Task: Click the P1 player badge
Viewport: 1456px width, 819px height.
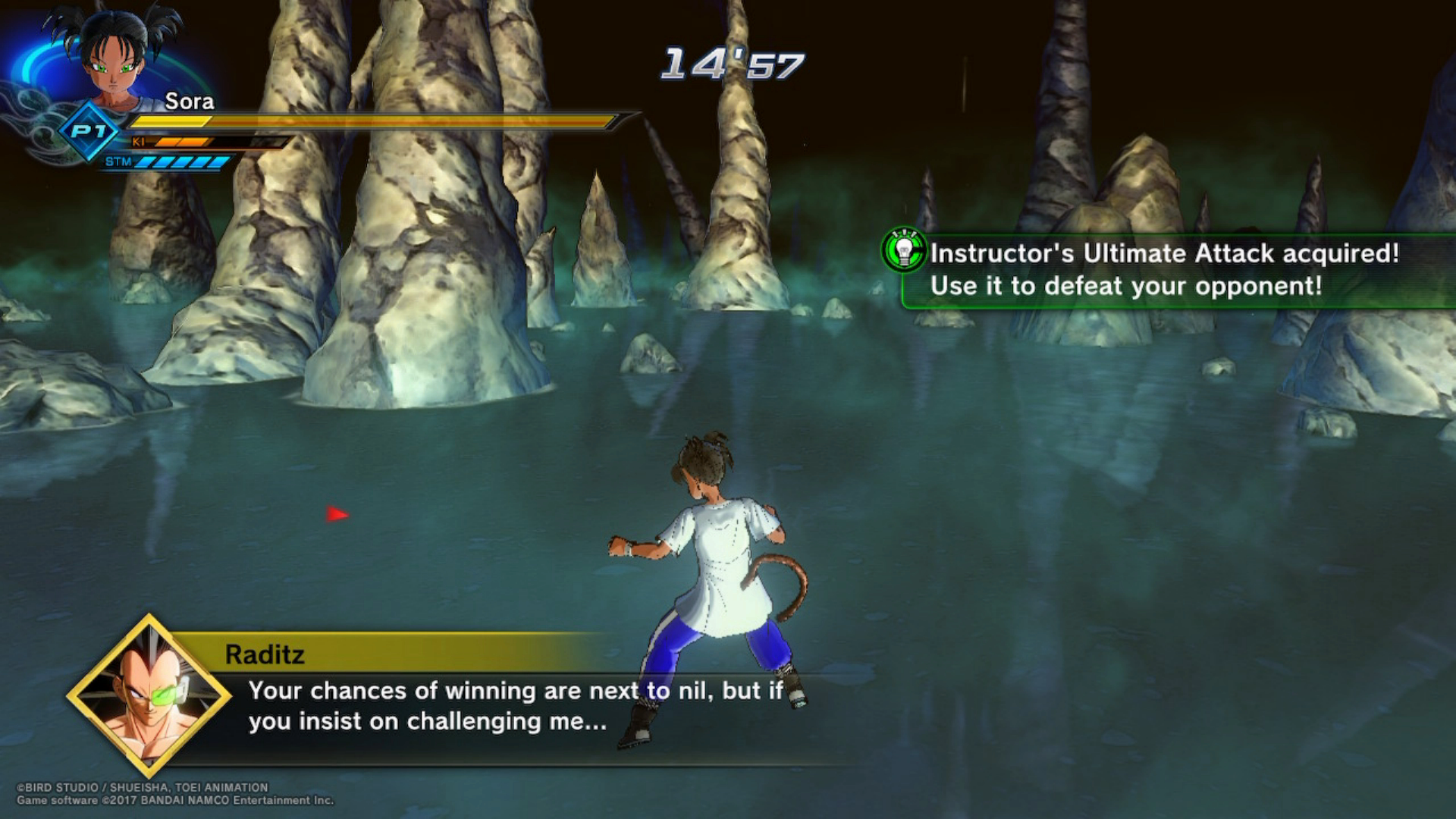Action: tap(89, 132)
